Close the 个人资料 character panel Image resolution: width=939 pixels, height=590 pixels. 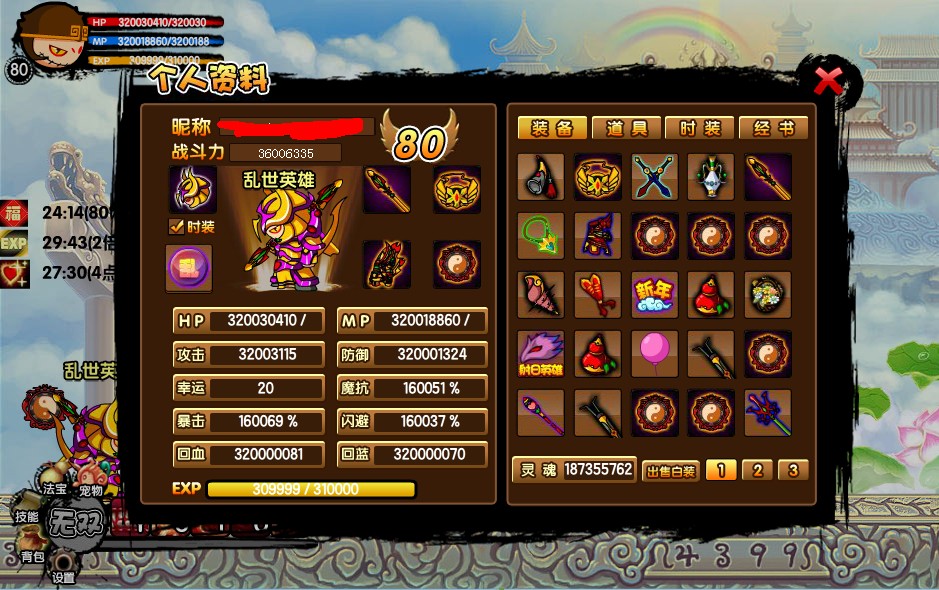click(829, 81)
